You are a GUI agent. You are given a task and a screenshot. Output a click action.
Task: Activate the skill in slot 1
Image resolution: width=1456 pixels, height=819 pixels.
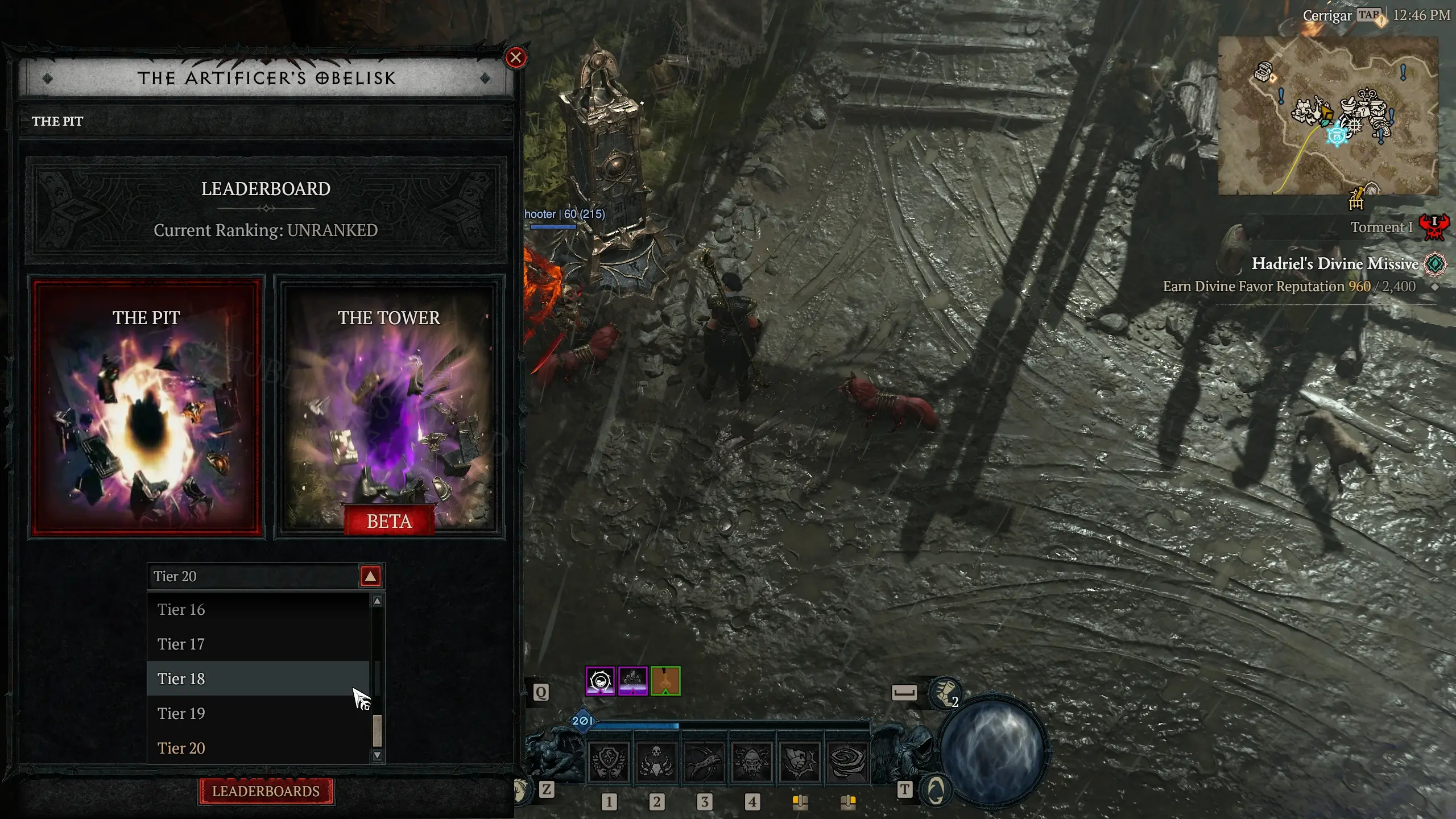click(x=609, y=762)
